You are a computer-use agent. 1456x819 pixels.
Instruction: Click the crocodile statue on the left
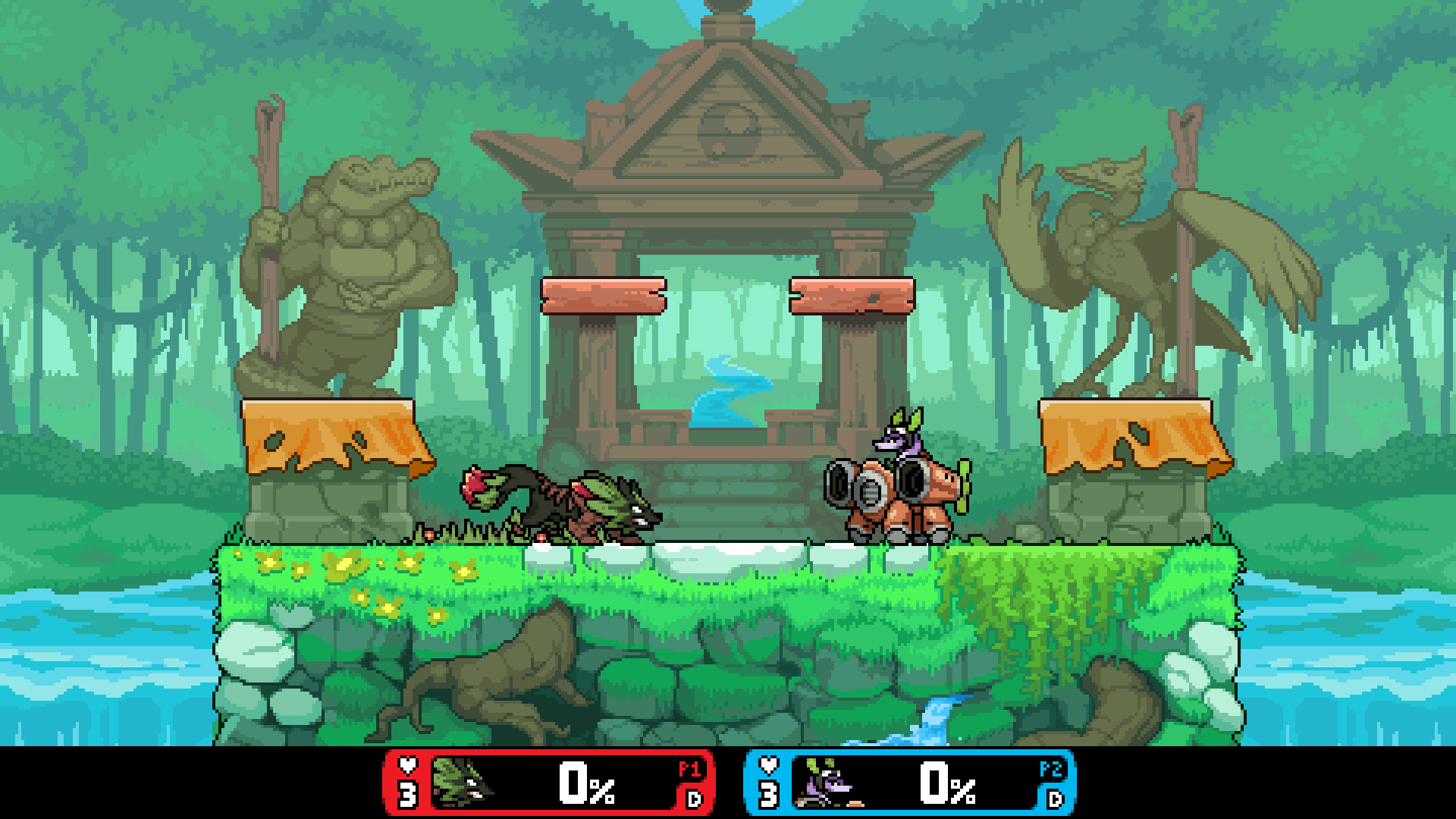[x=356, y=265]
